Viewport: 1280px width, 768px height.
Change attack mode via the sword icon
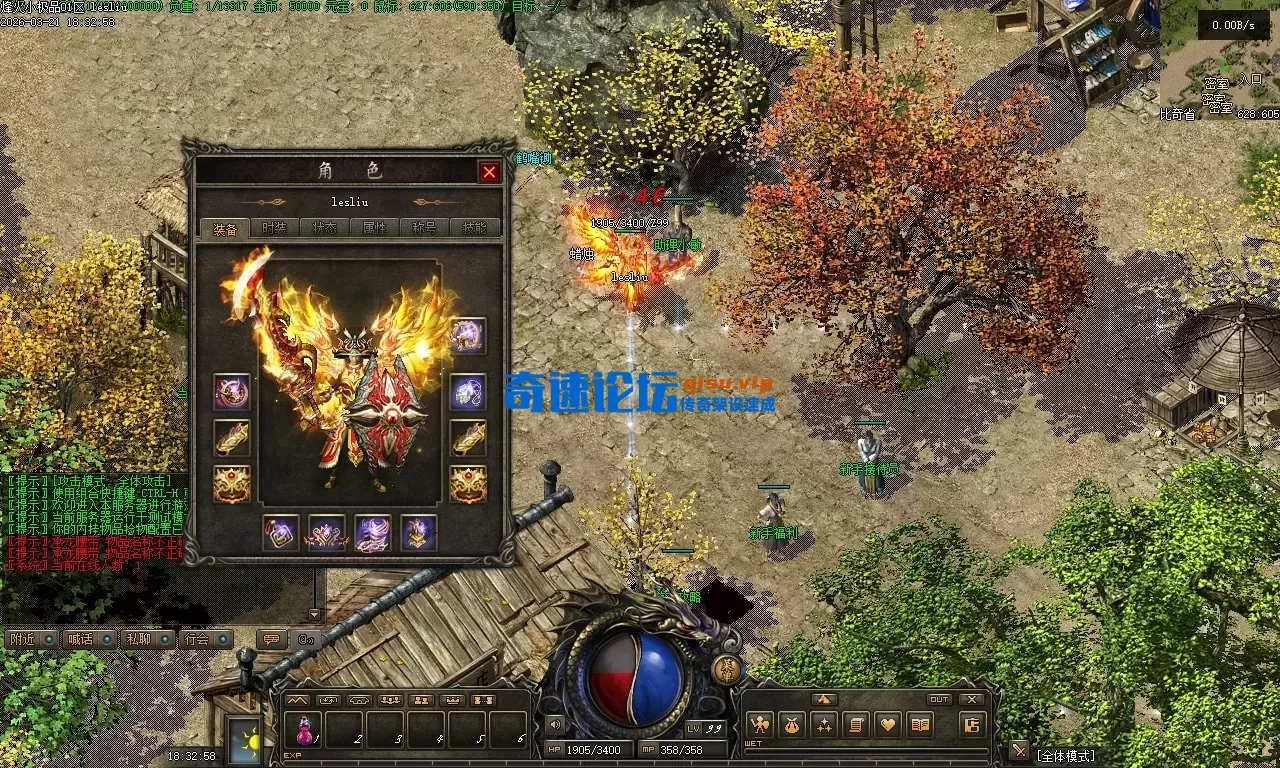pos(1019,750)
